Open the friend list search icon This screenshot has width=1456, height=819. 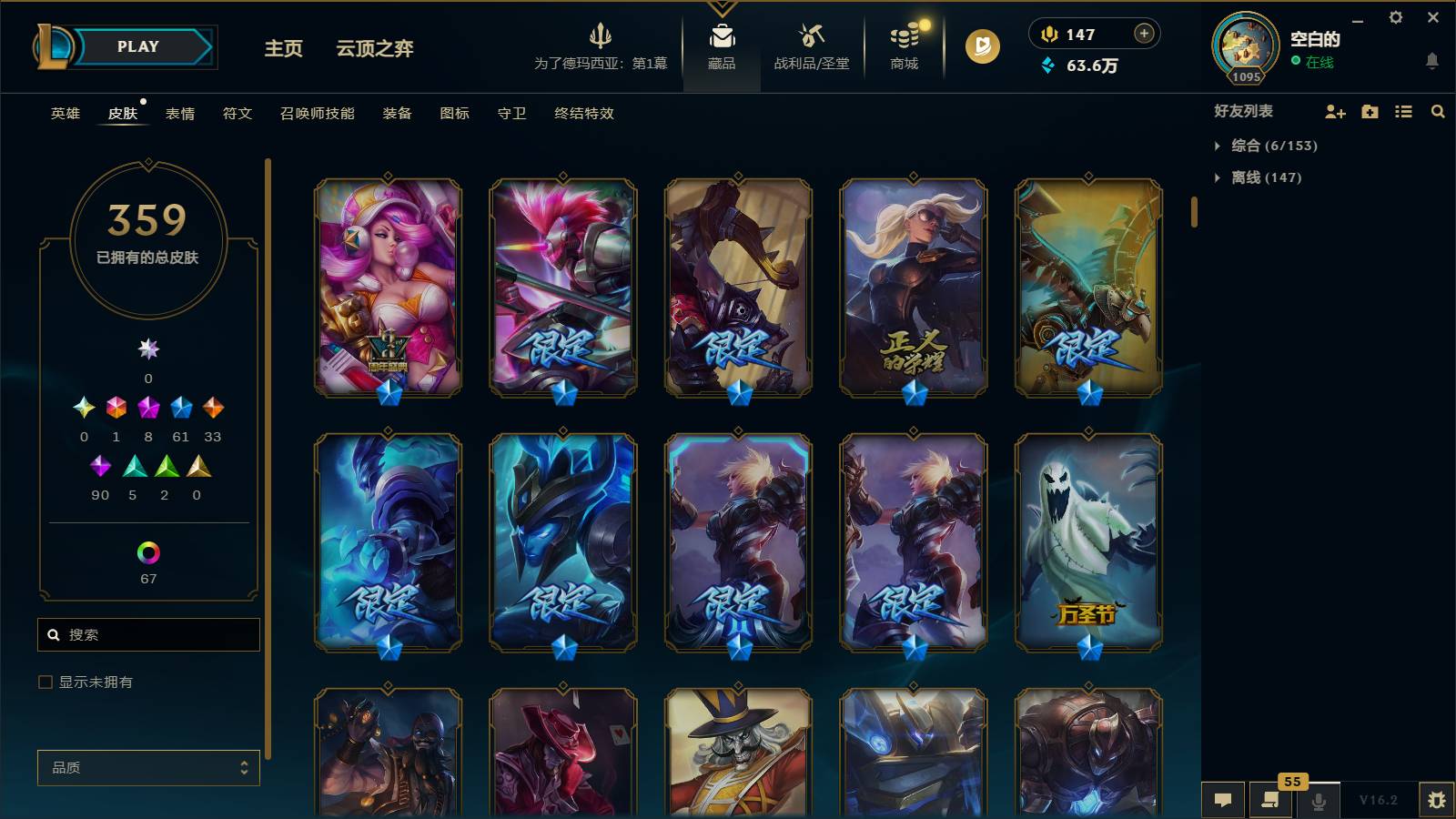pyautogui.click(x=1438, y=112)
